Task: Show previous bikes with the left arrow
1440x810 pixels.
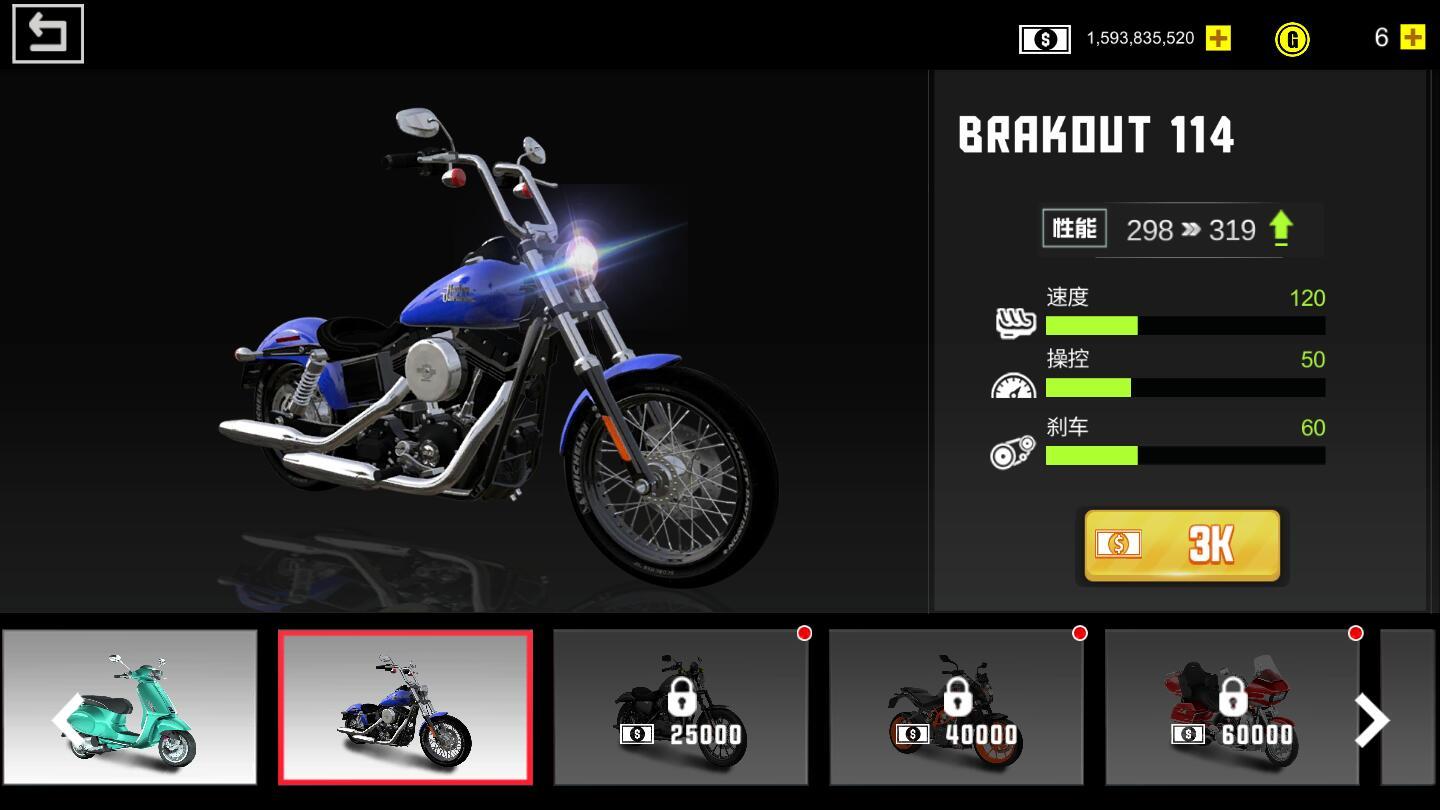Action: point(66,718)
